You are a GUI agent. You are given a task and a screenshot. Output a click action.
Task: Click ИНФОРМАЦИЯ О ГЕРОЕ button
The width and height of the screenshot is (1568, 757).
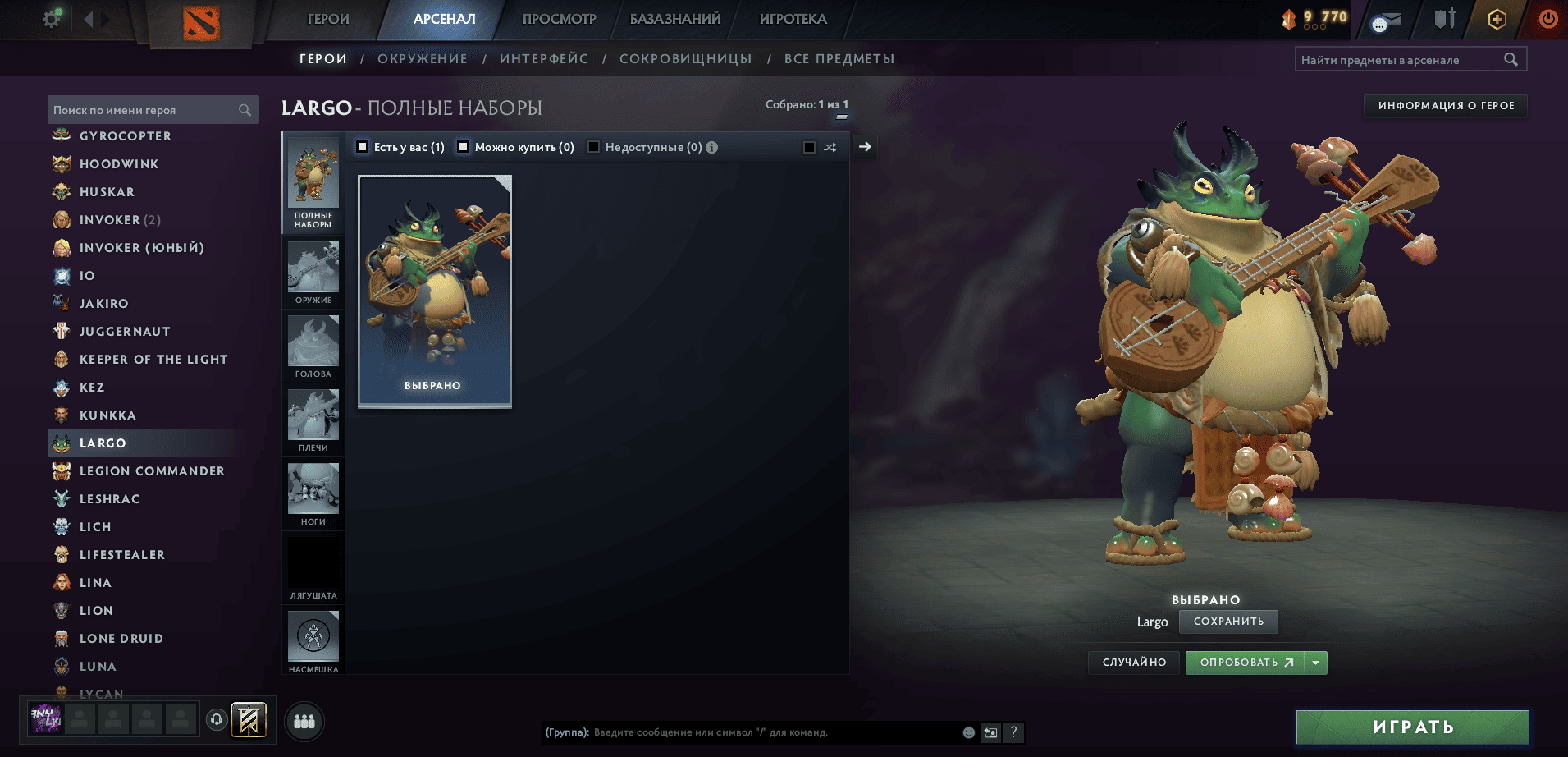coord(1446,106)
